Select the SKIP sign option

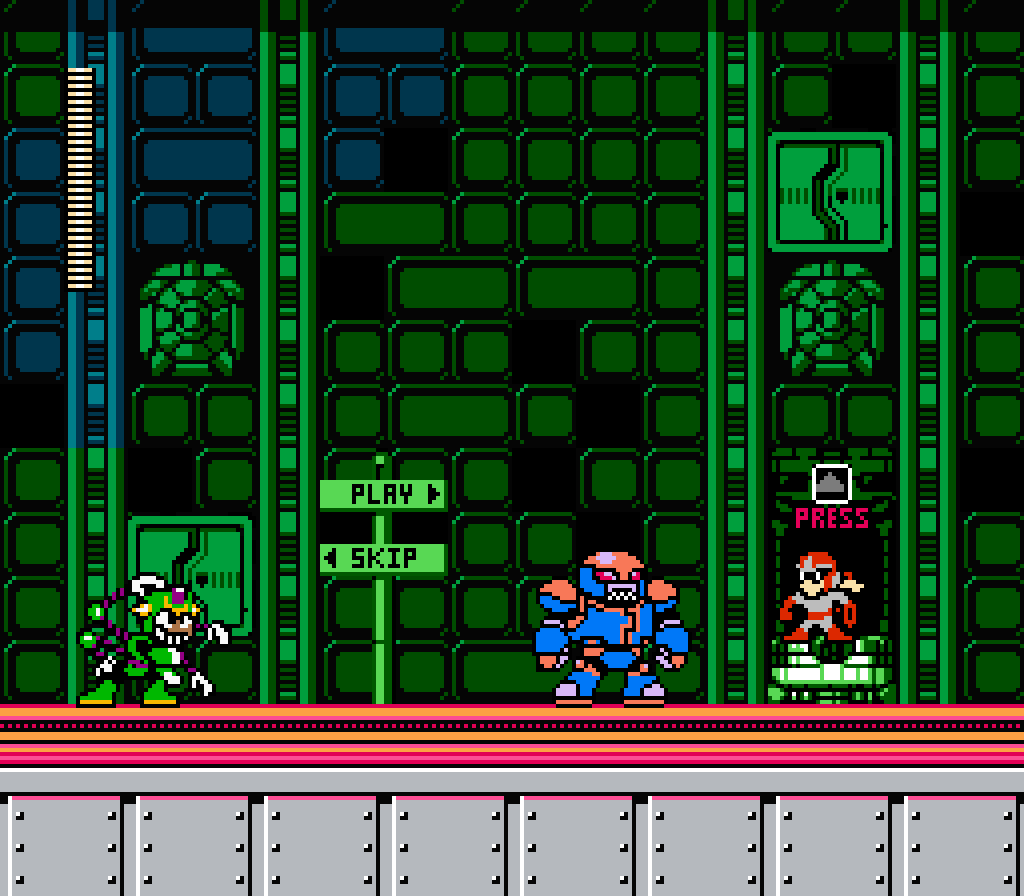[x=383, y=558]
